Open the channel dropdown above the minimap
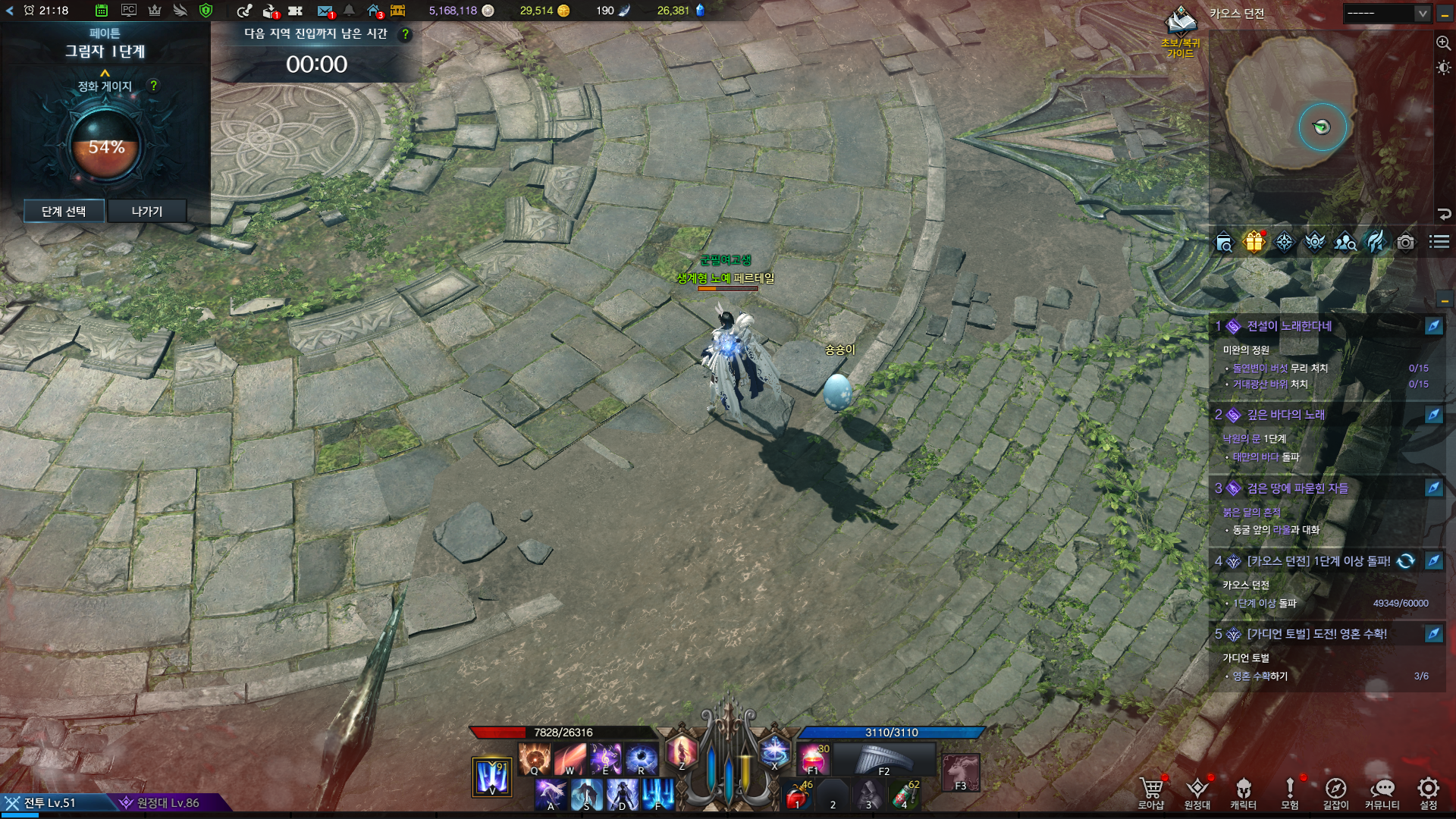This screenshot has height=819, width=1456. (1422, 14)
